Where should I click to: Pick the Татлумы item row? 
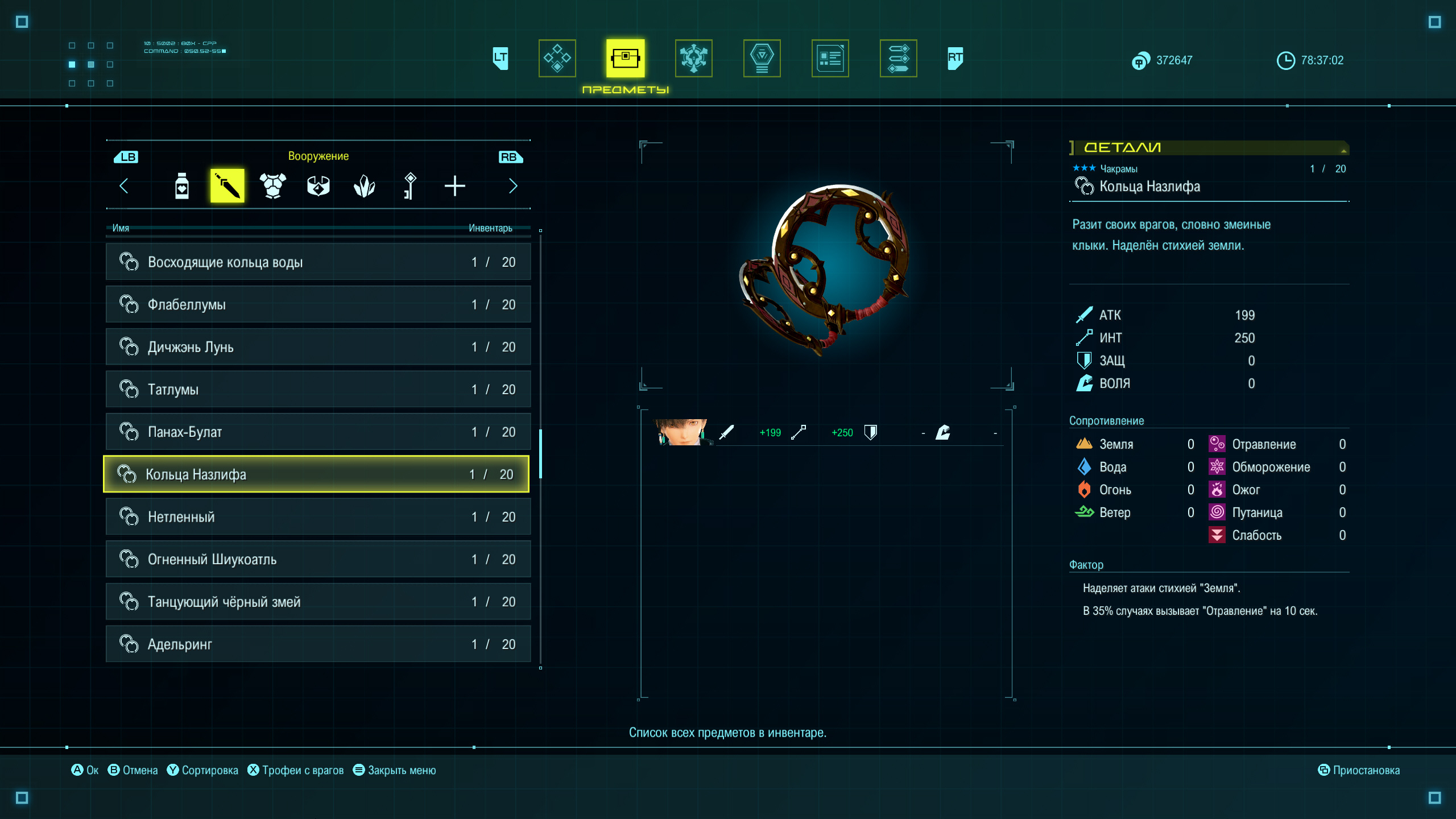317,390
